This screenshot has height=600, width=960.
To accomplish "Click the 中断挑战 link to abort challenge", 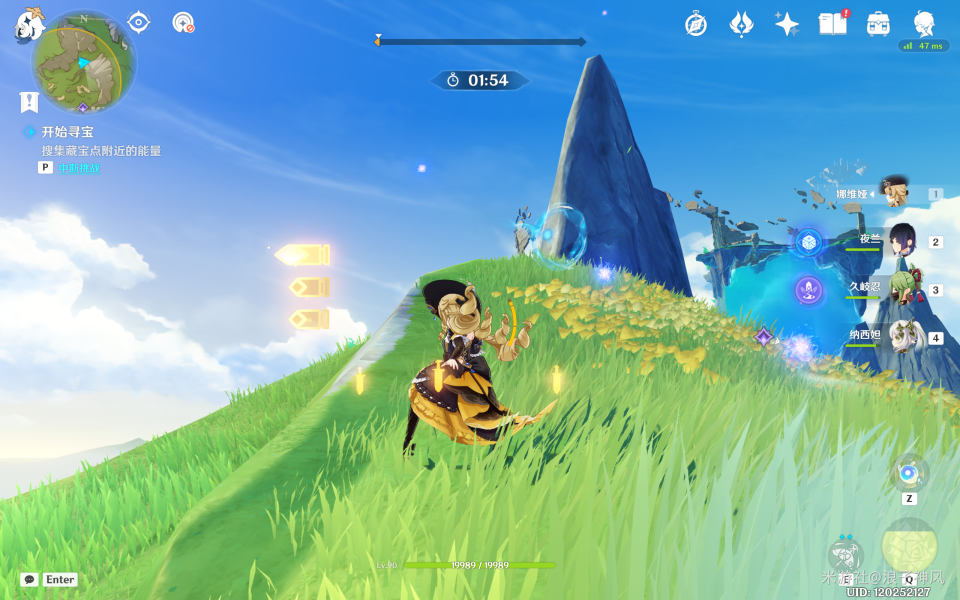I will [79, 168].
